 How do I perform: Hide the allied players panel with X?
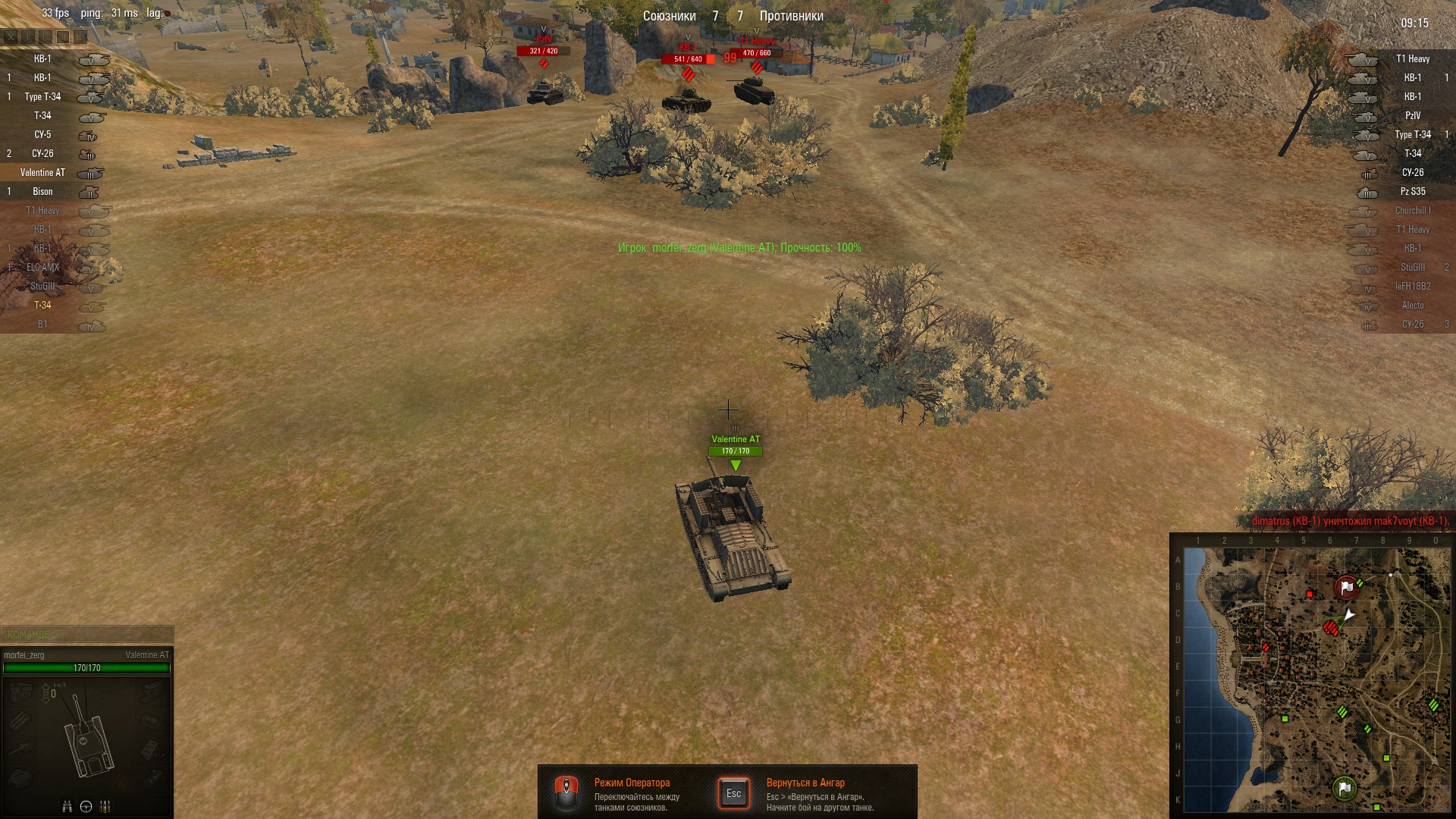tap(10, 36)
